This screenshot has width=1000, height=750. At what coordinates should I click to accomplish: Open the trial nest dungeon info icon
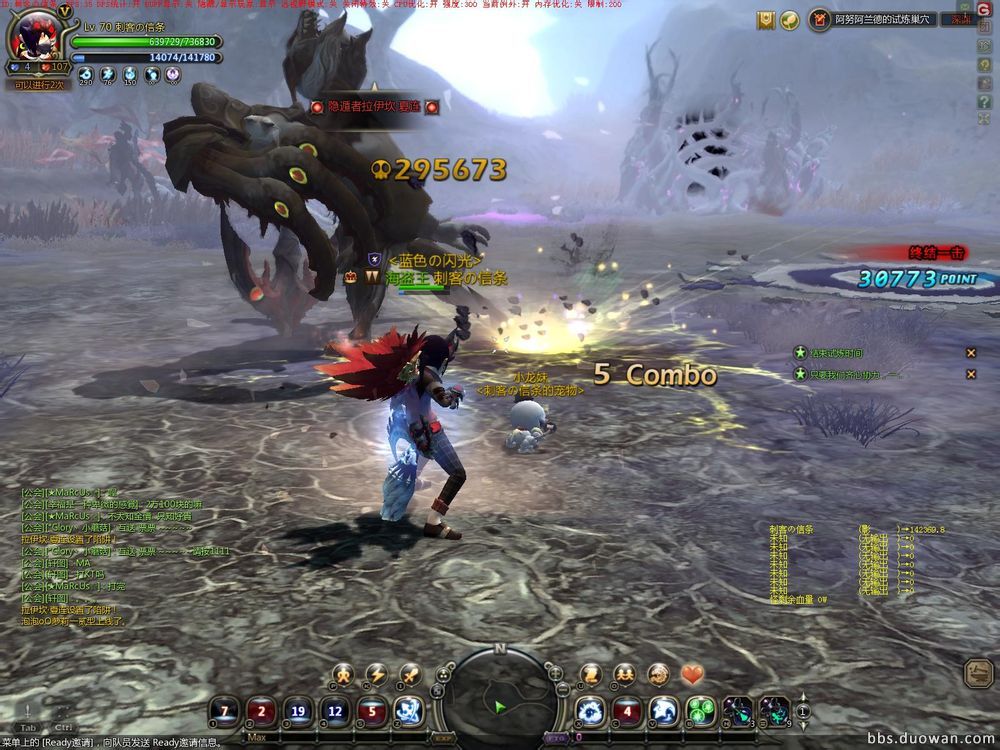[x=820, y=18]
